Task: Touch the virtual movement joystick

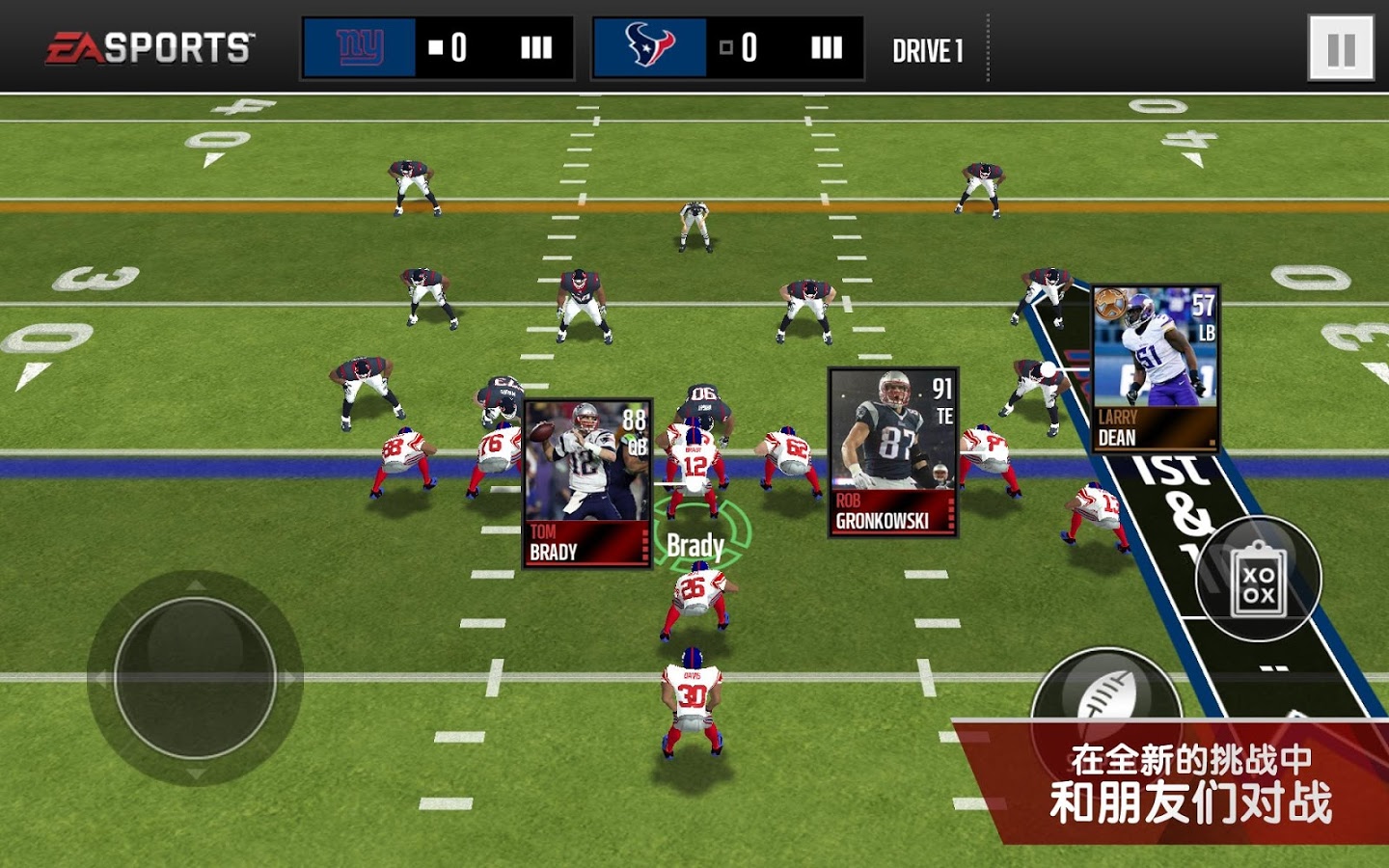Action: tap(195, 677)
